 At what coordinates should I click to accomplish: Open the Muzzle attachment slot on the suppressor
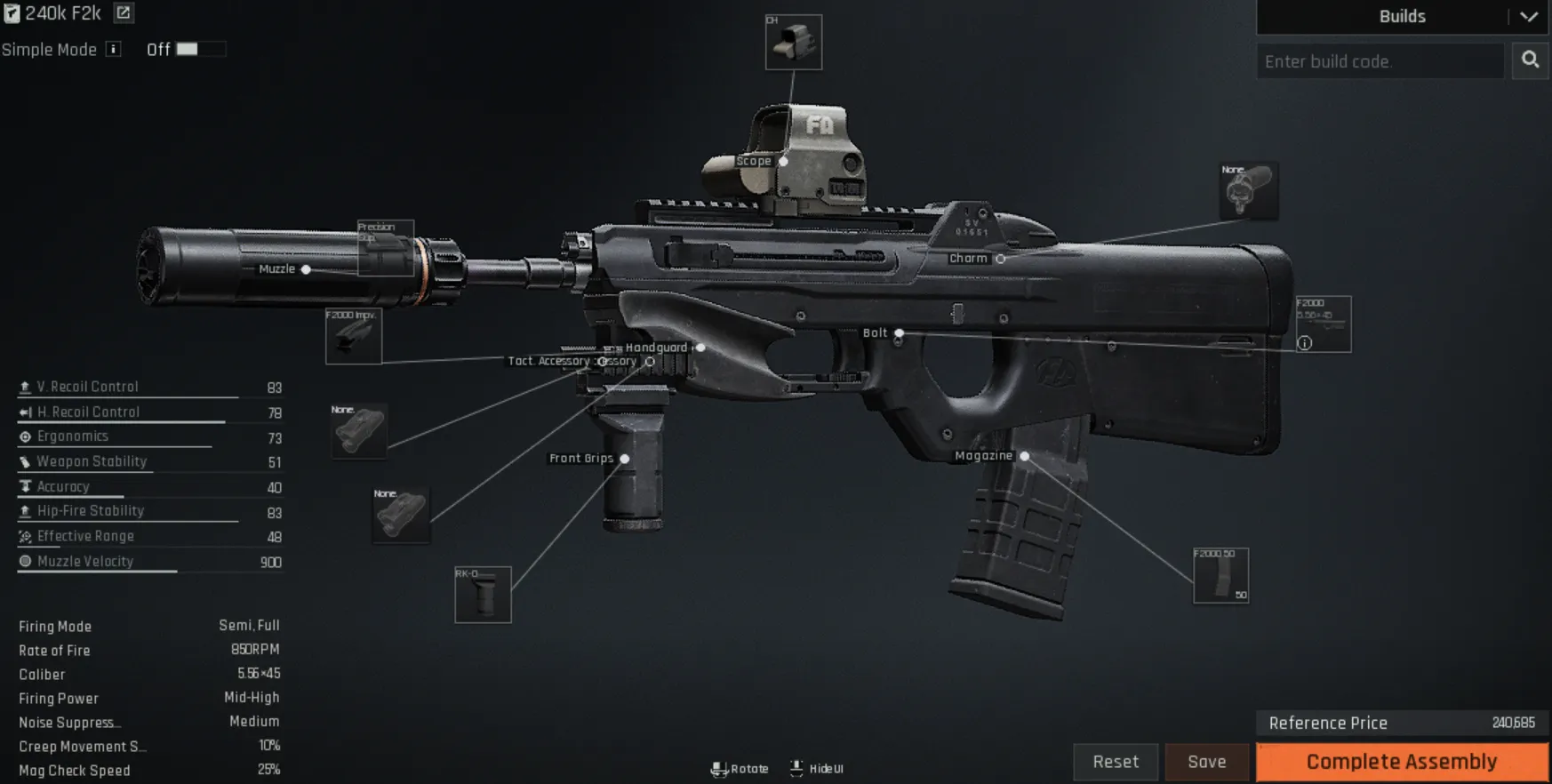pyautogui.click(x=306, y=268)
